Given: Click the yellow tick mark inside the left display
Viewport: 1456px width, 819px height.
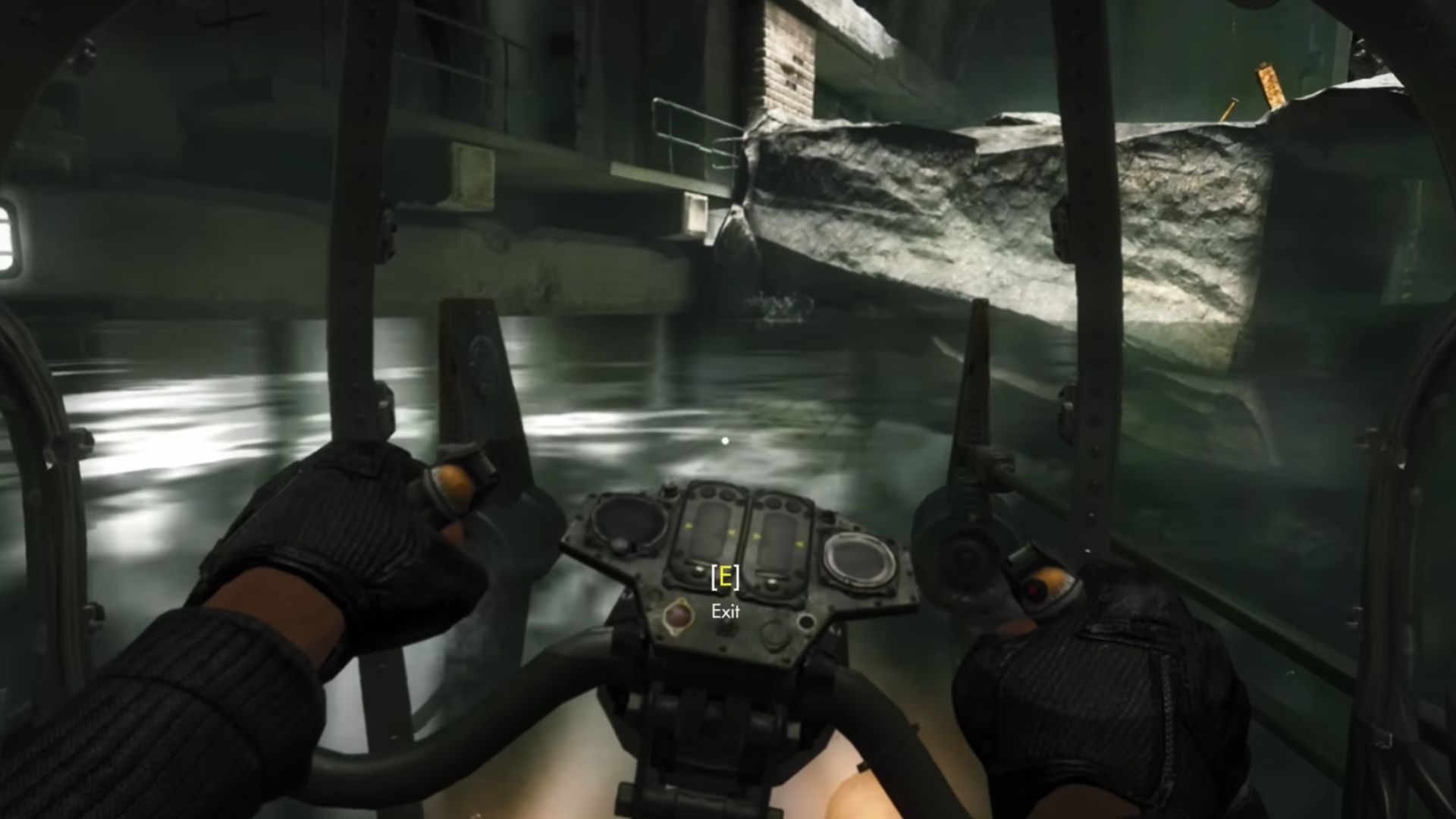Looking at the screenshot, I should coord(687,526).
